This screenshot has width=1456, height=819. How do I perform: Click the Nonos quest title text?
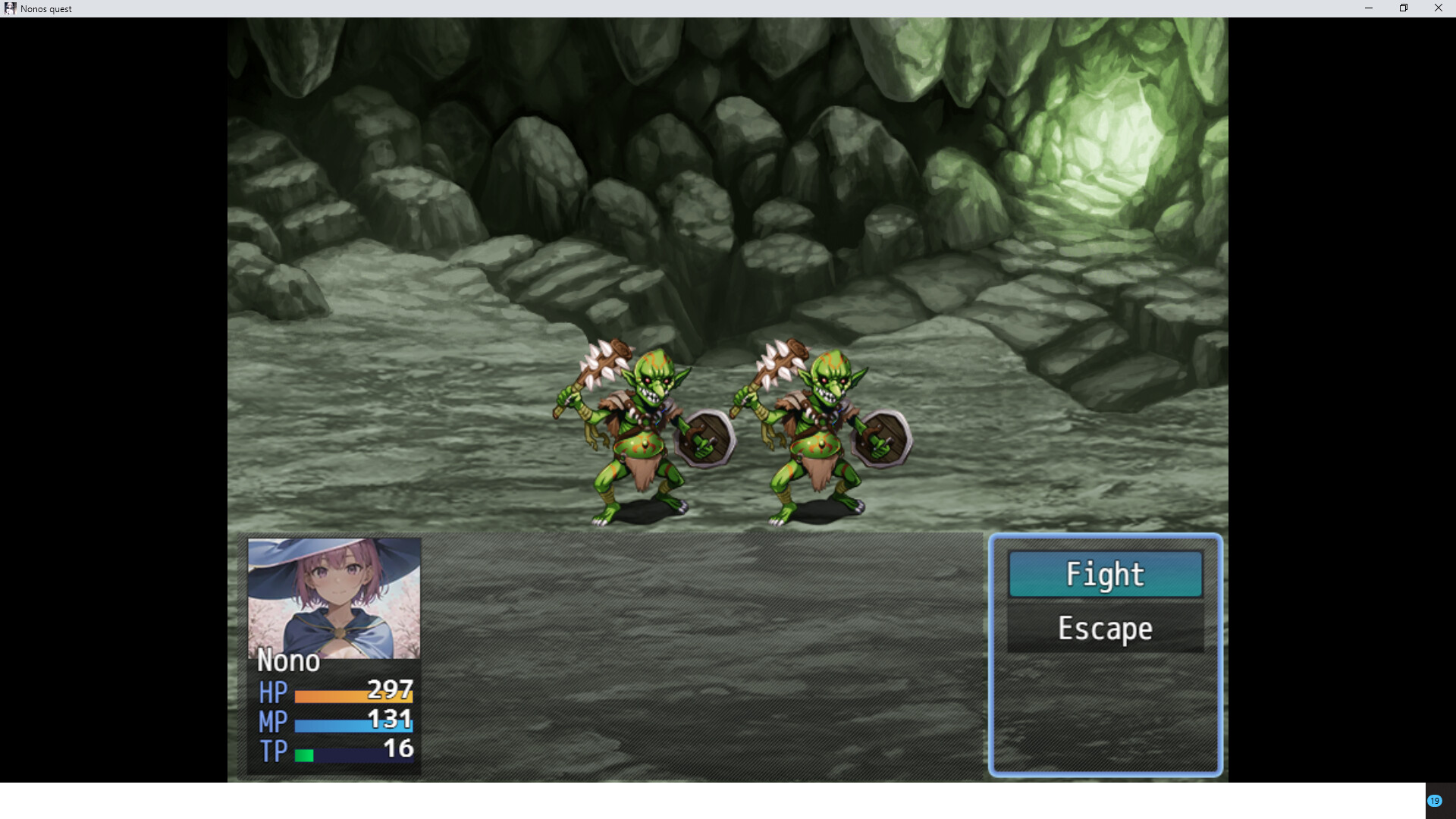coord(46,8)
